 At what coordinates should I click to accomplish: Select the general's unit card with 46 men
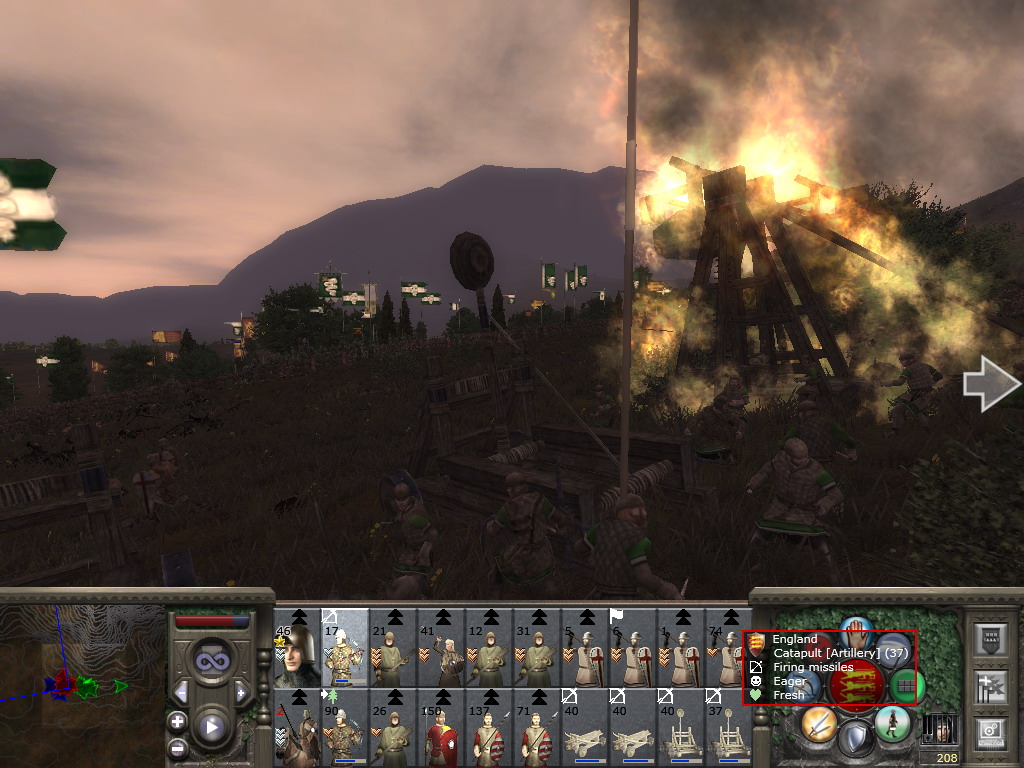tap(297, 647)
